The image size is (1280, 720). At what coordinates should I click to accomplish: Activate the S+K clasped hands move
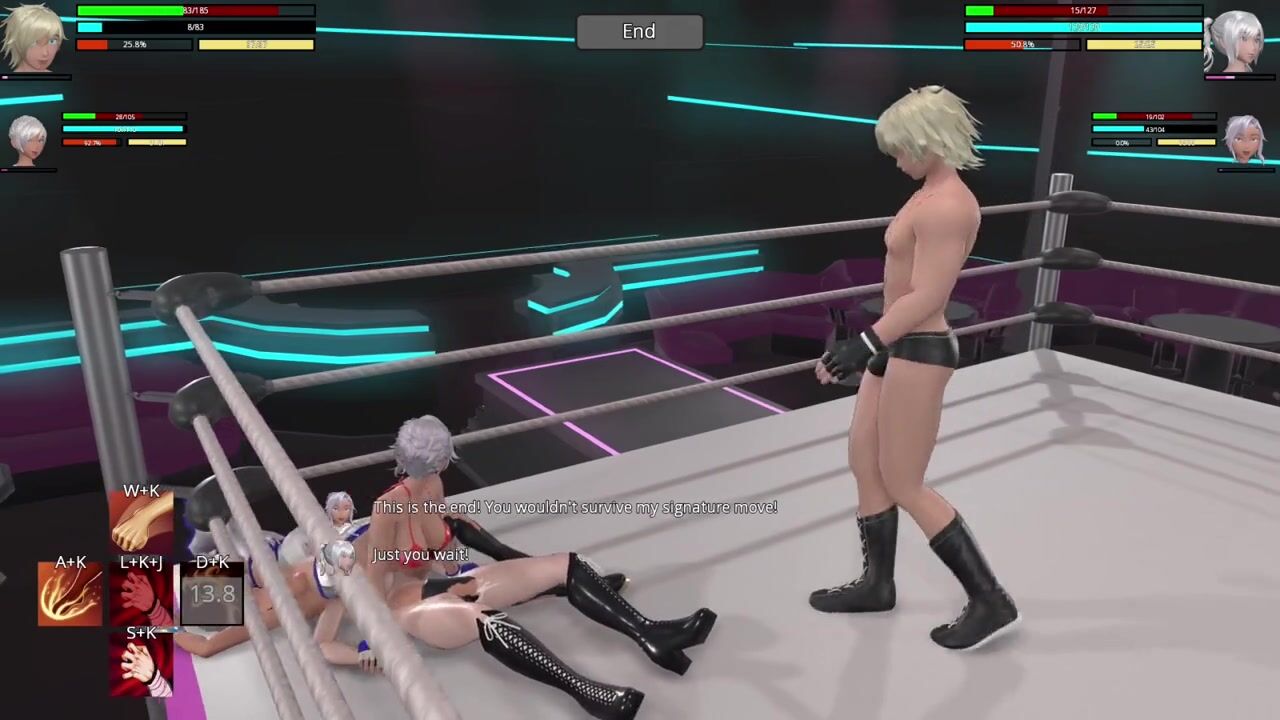[x=141, y=662]
